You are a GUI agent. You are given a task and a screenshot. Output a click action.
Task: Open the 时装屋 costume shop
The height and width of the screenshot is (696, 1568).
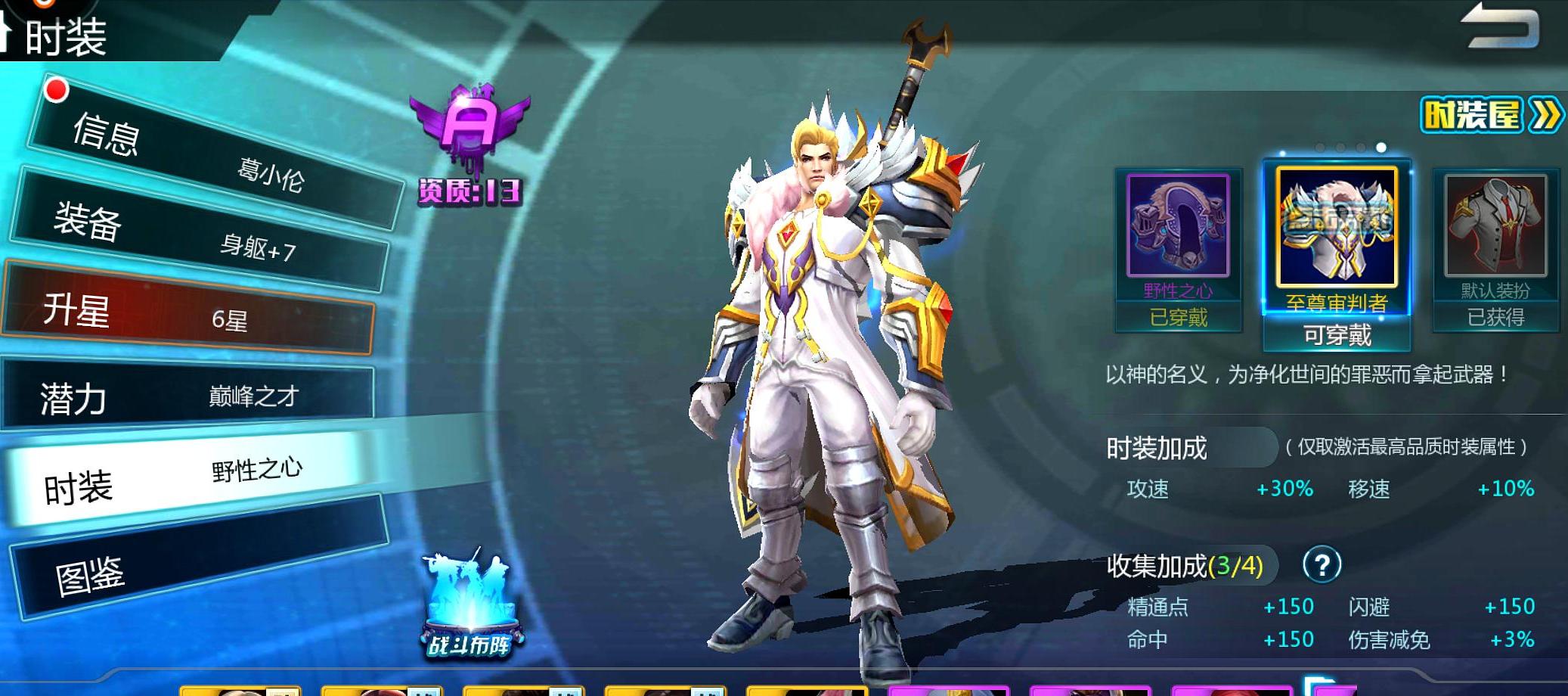click(x=1490, y=115)
